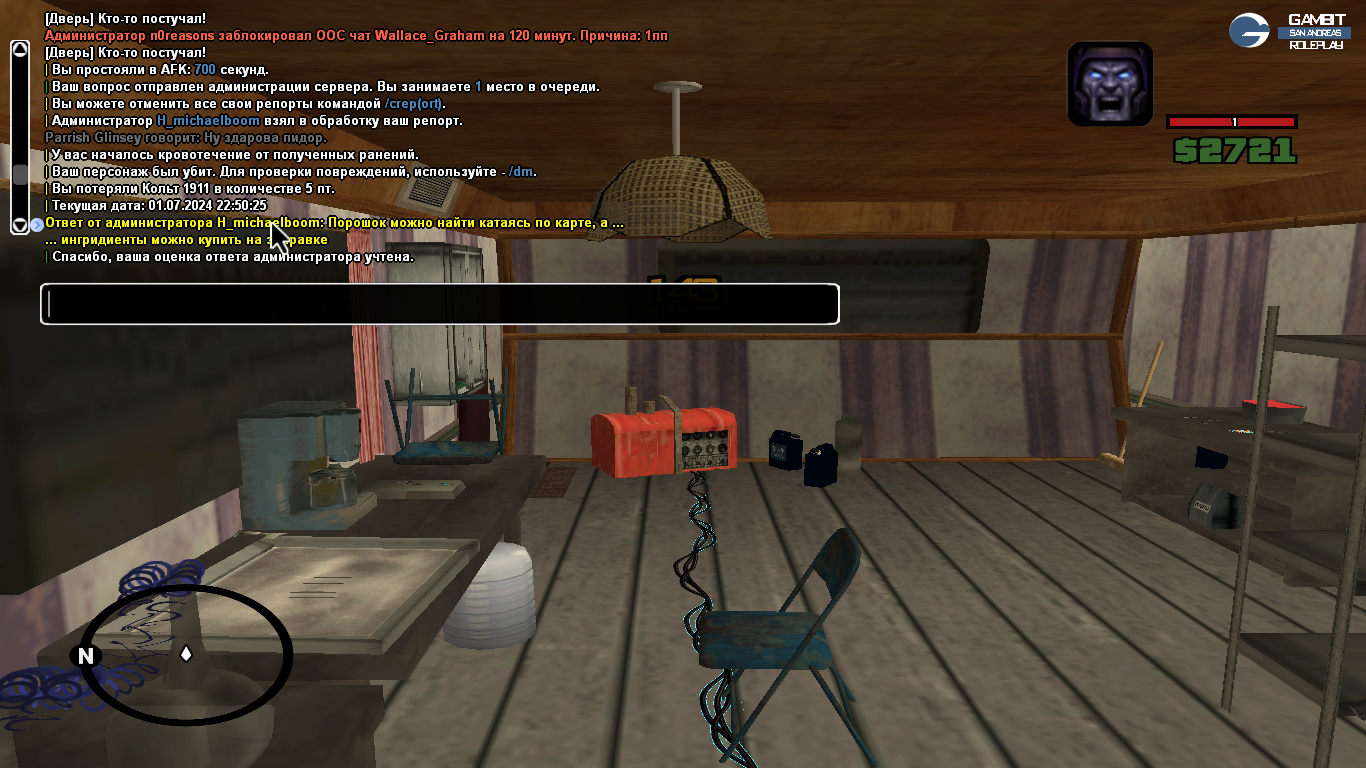The height and width of the screenshot is (768, 1366).
Task: Click the circular minimap radar
Action: tap(186, 655)
